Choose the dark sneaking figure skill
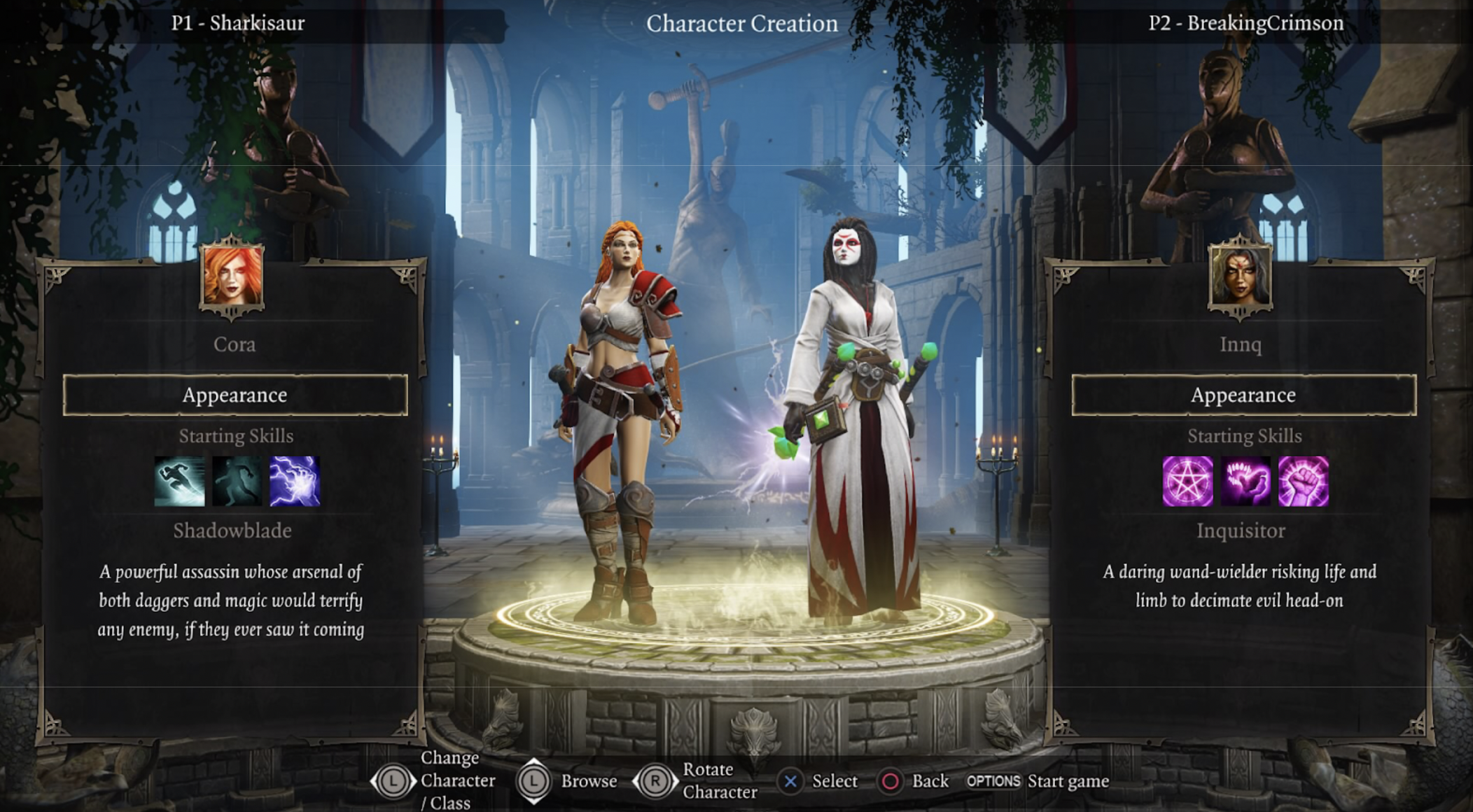Screen dimensions: 1473x812 tap(237, 482)
